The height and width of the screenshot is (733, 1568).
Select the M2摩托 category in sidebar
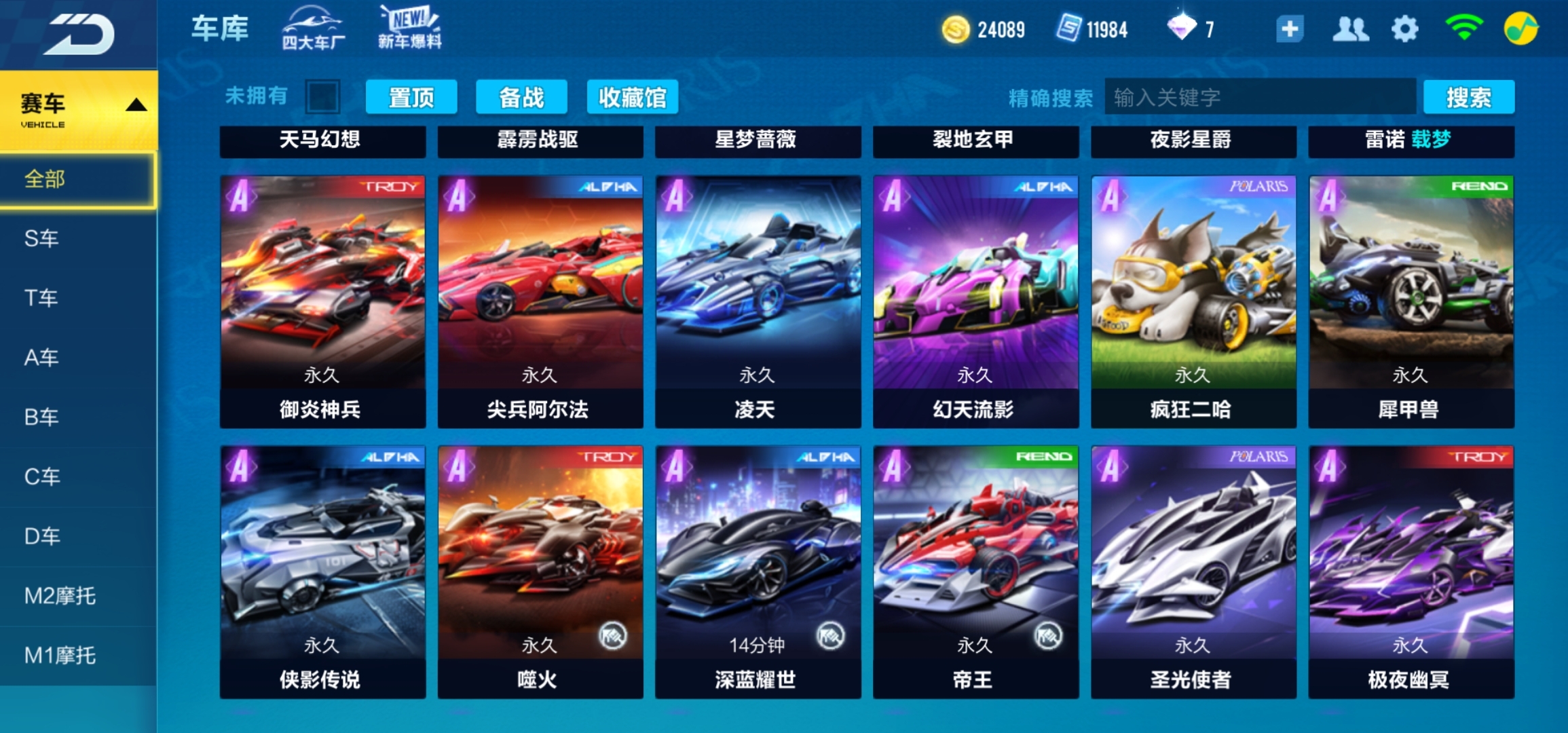point(61,595)
